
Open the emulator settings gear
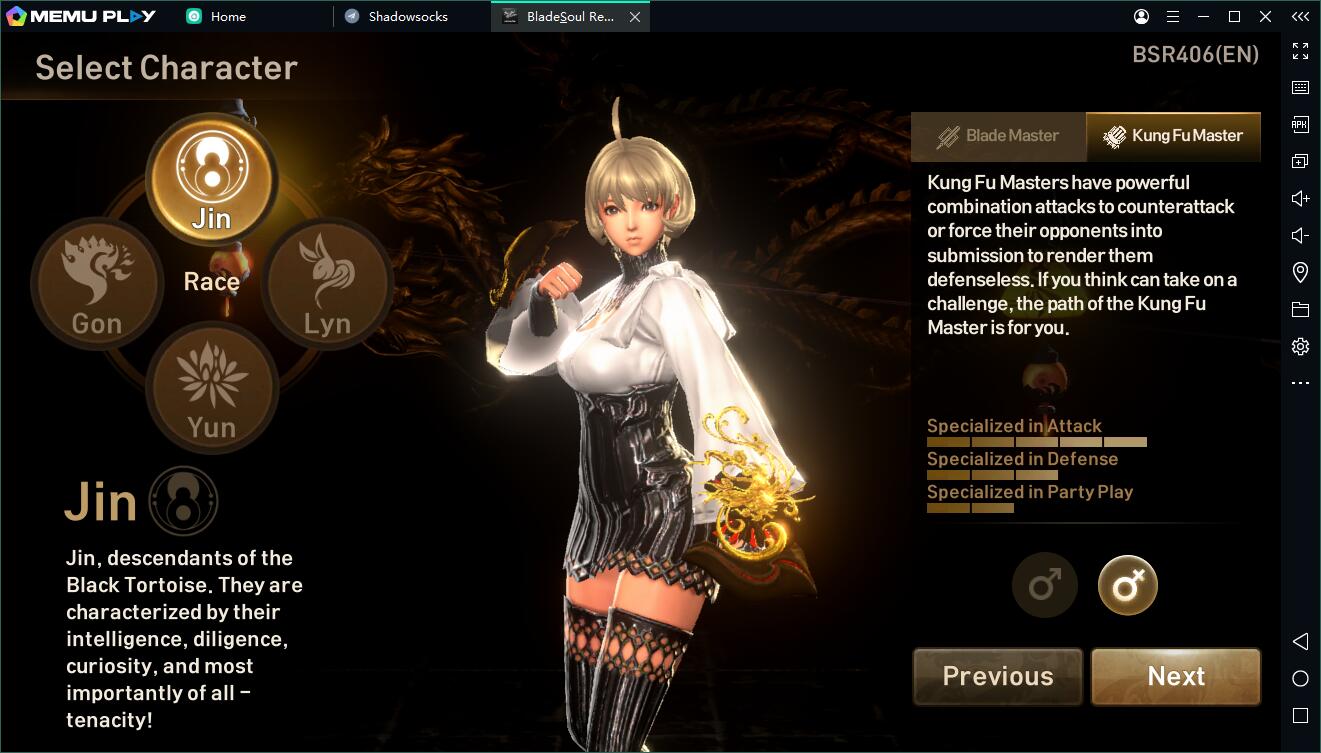[x=1300, y=346]
